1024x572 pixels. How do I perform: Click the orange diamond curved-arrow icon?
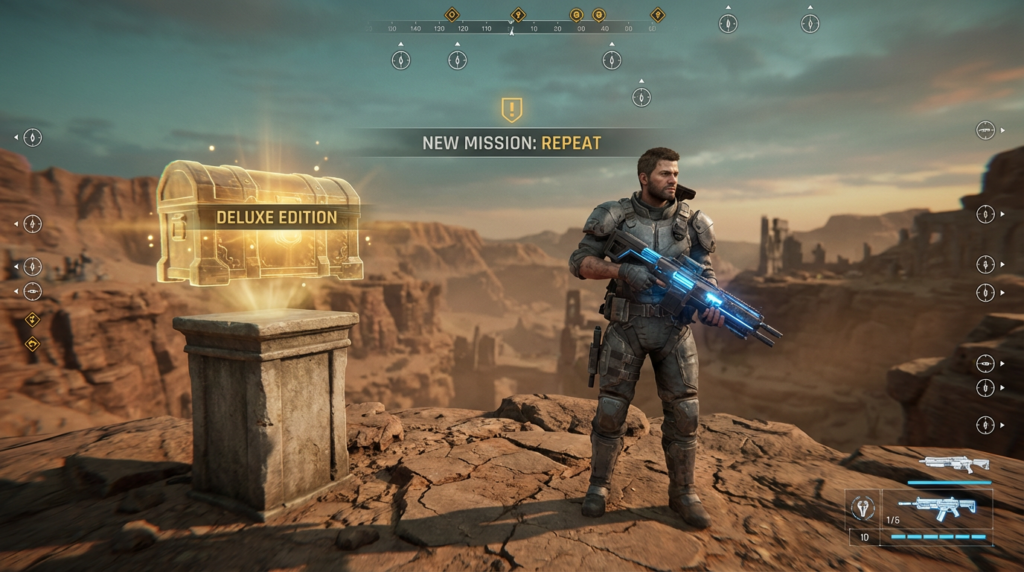32,344
